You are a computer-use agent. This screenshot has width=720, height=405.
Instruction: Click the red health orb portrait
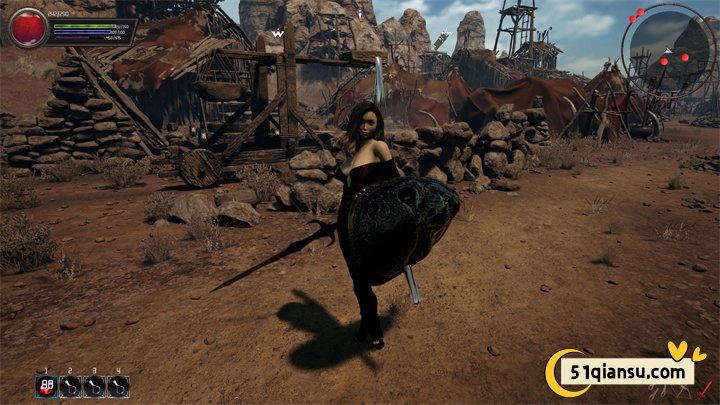pos(29,27)
